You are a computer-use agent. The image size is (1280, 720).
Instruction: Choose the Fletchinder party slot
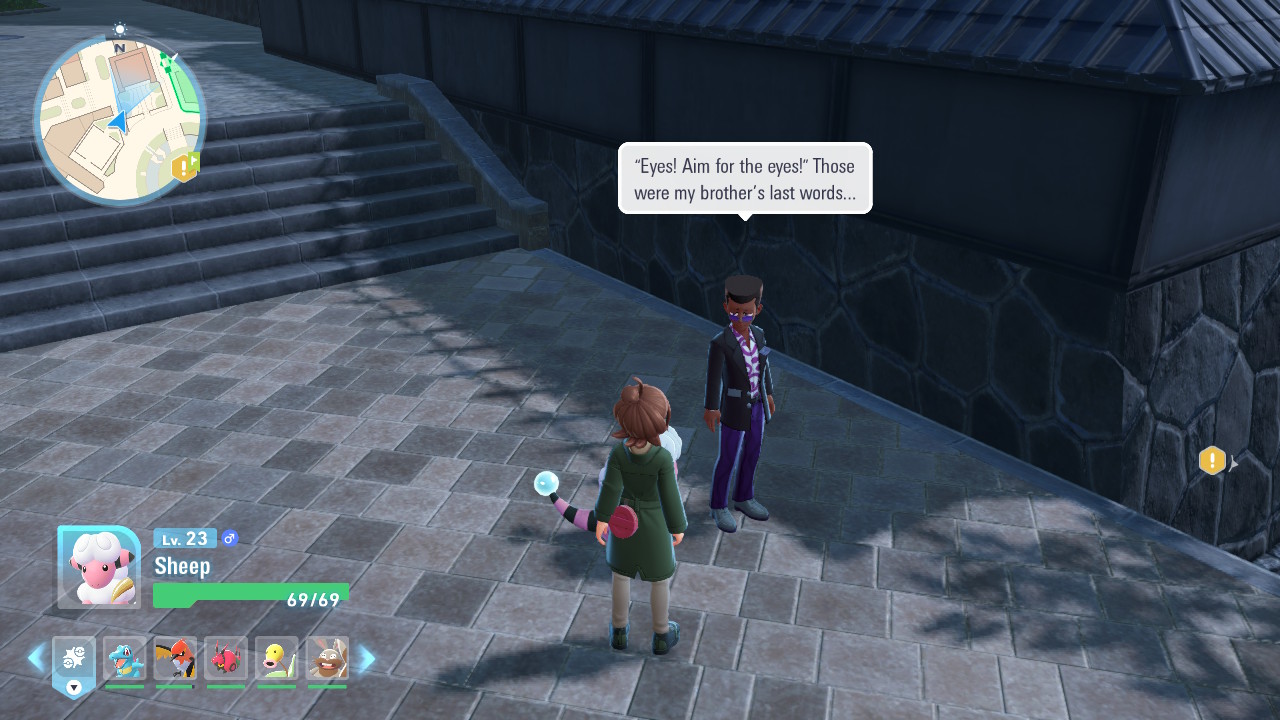[x=175, y=659]
